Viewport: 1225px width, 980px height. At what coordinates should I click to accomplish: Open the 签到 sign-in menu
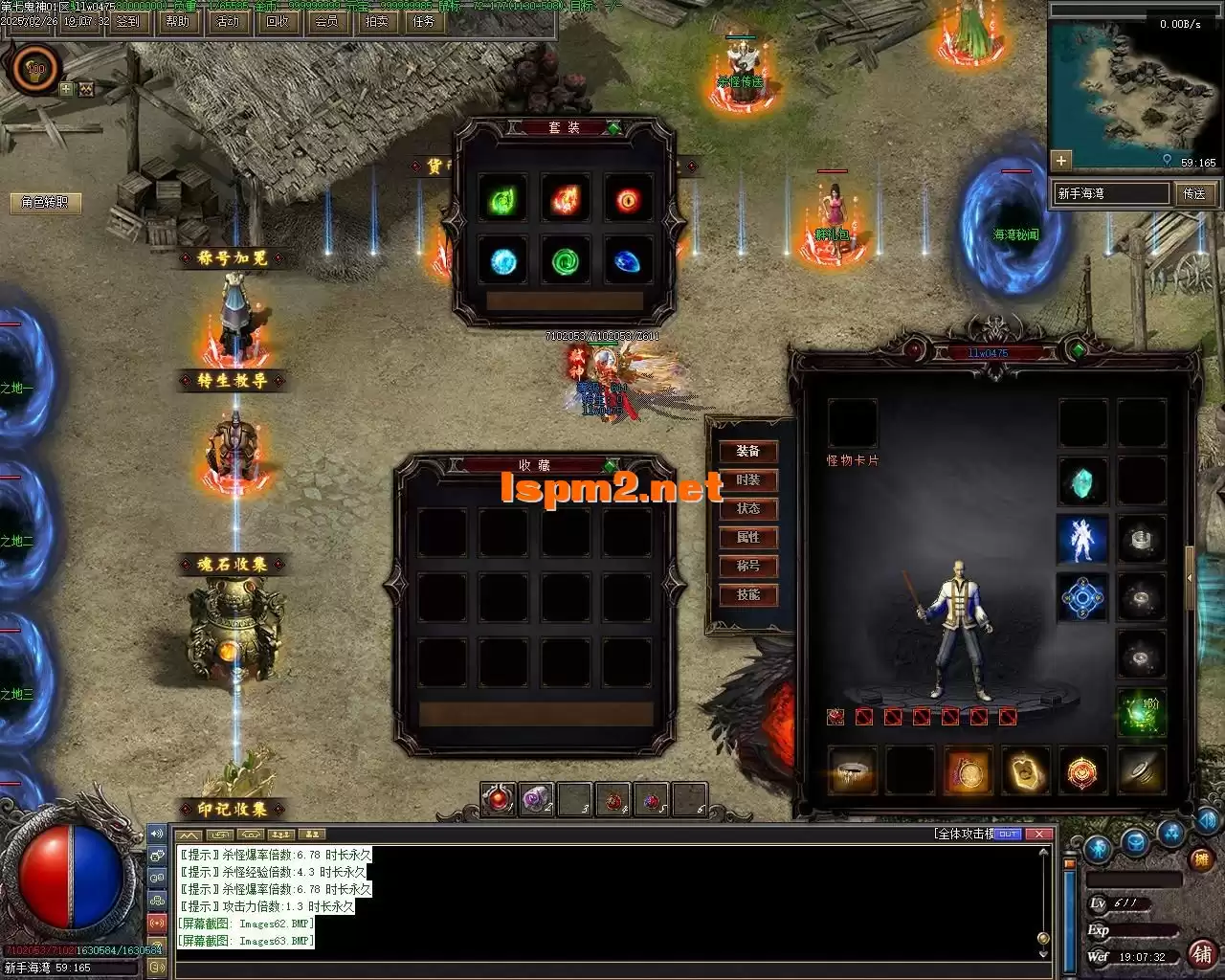[127, 21]
